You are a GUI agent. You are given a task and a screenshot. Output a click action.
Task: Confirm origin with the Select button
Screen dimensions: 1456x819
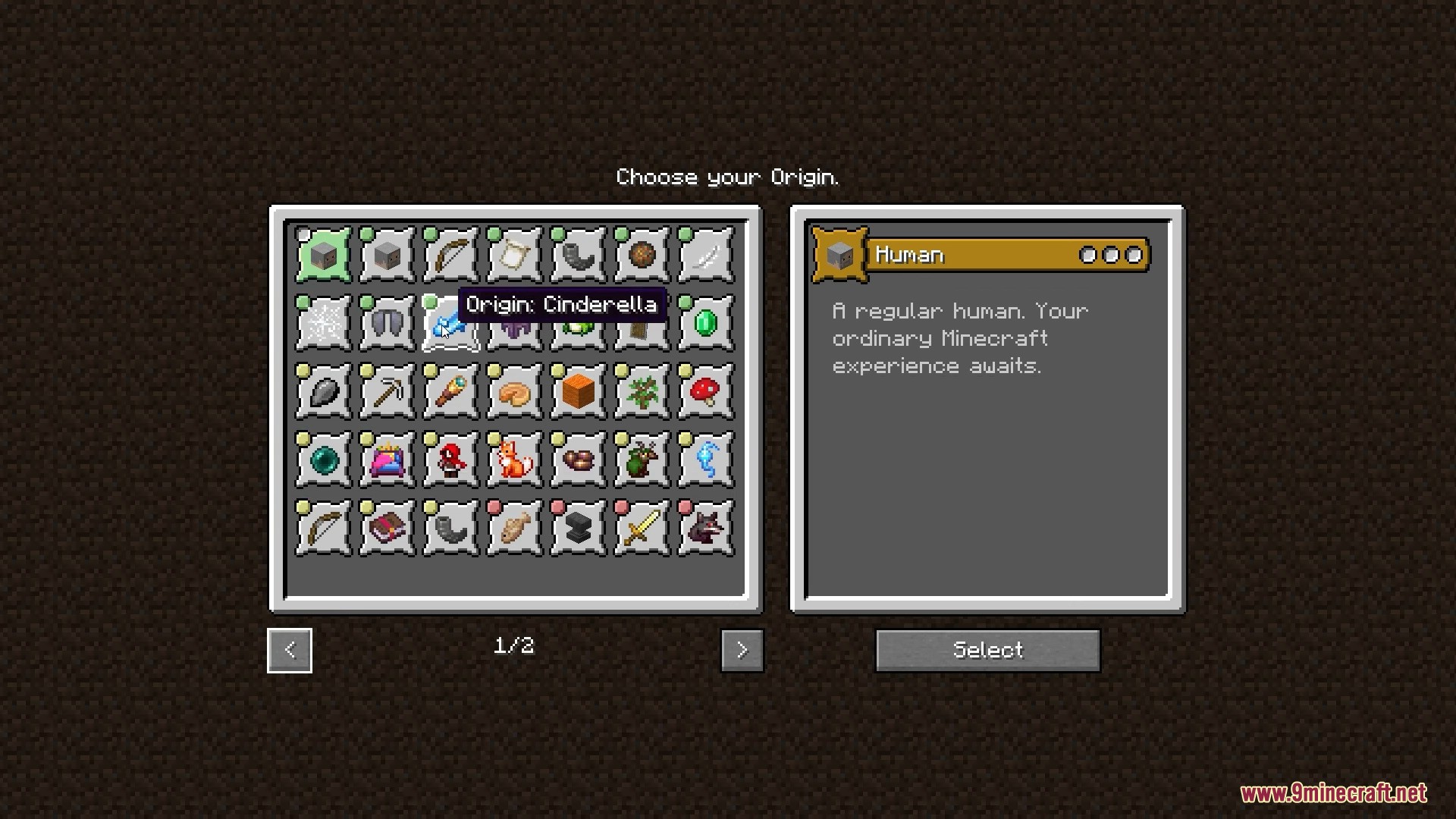tap(987, 650)
